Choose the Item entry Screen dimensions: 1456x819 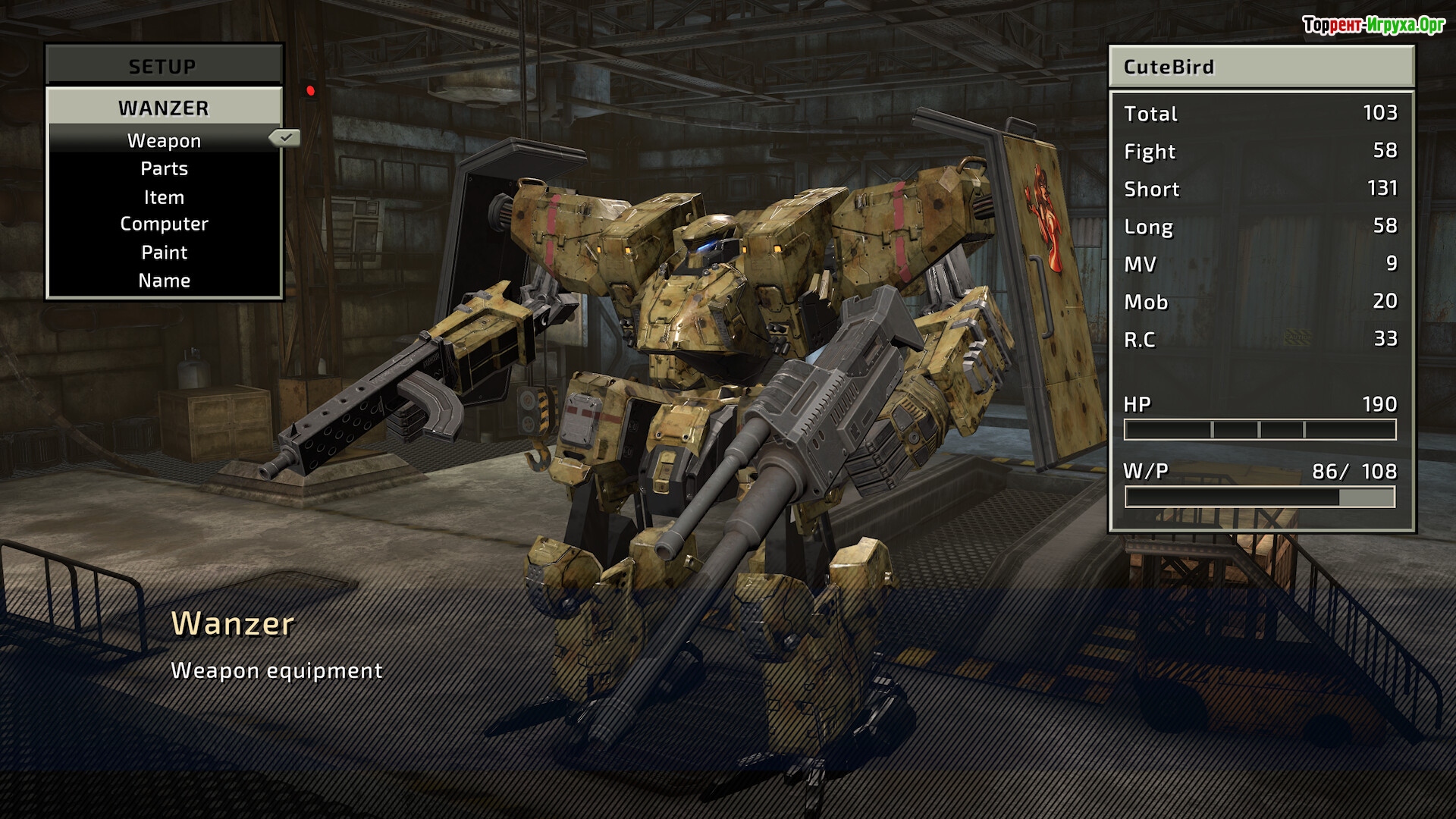[x=164, y=197]
